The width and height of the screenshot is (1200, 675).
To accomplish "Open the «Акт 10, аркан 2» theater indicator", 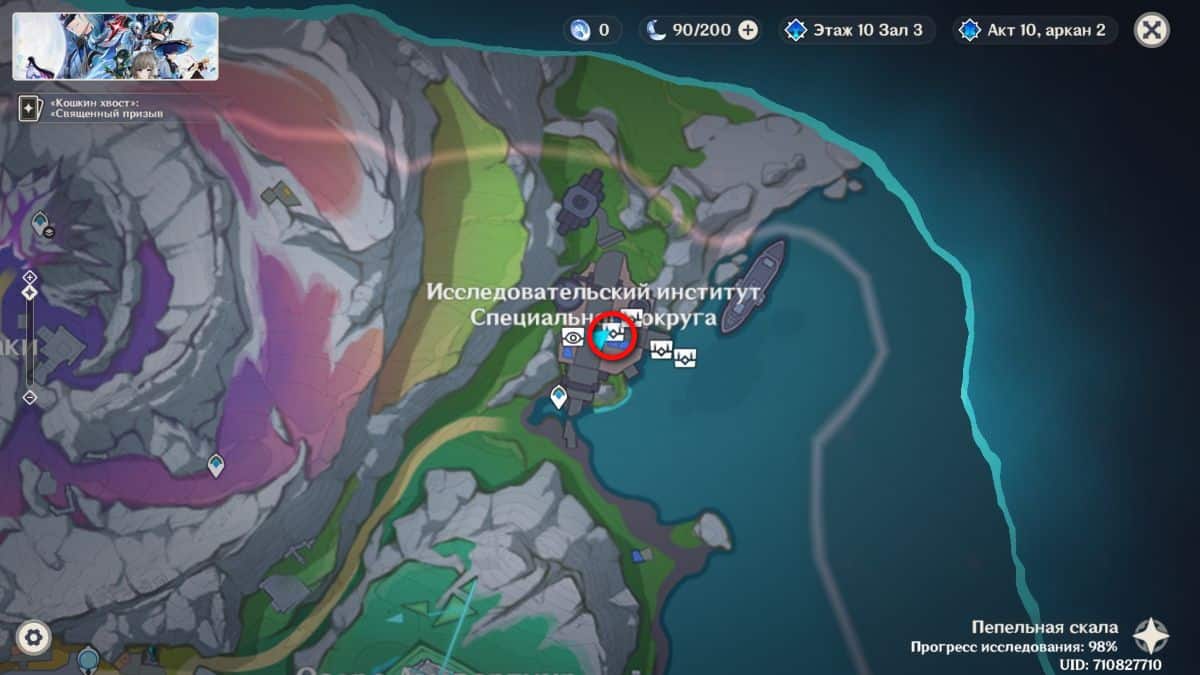I will tap(1037, 30).
